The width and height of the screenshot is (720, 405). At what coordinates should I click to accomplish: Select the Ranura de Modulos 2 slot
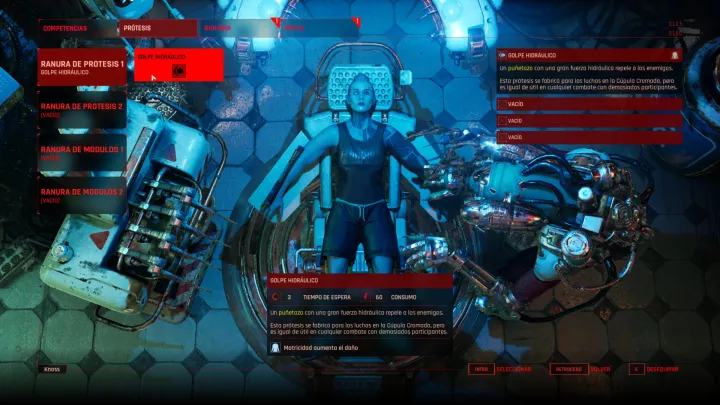[82, 194]
